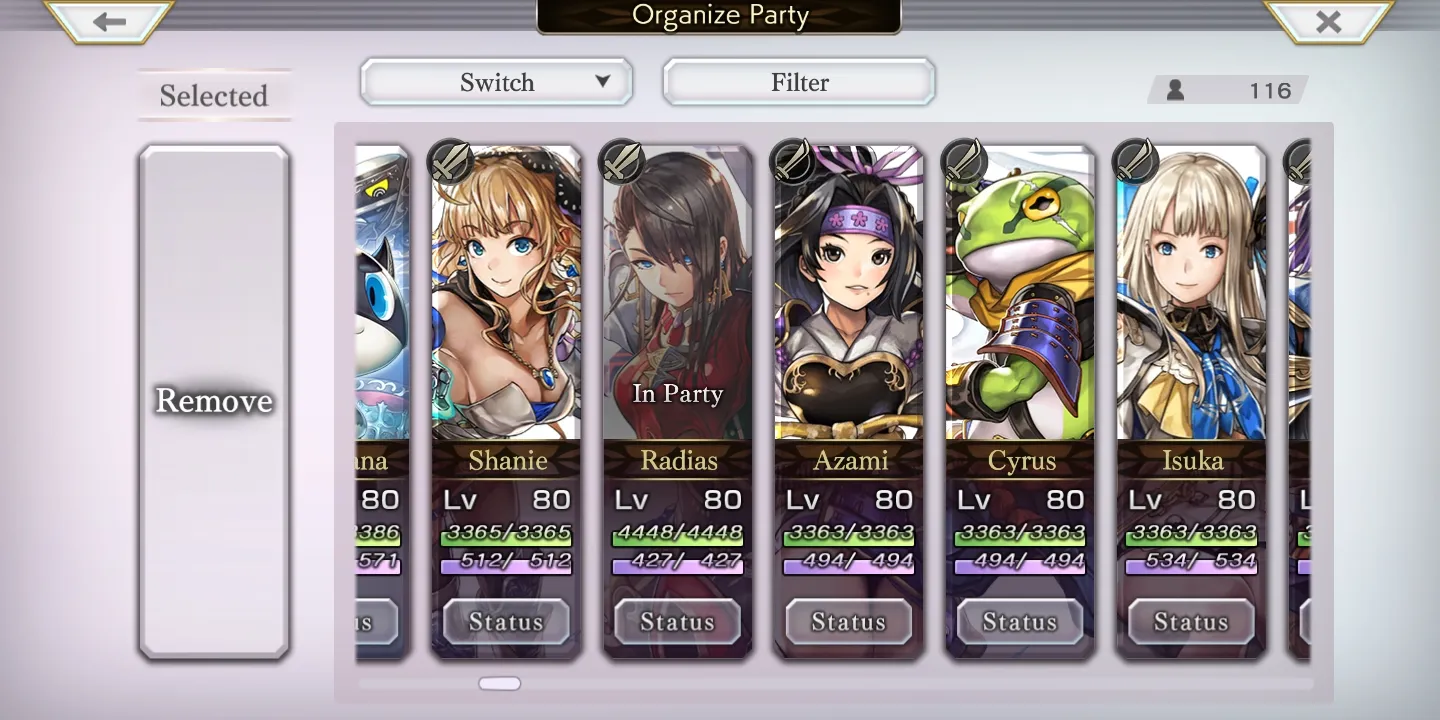Viewport: 1440px width, 720px height.
Task: Click the character list scrollbar handle
Action: pos(499,684)
